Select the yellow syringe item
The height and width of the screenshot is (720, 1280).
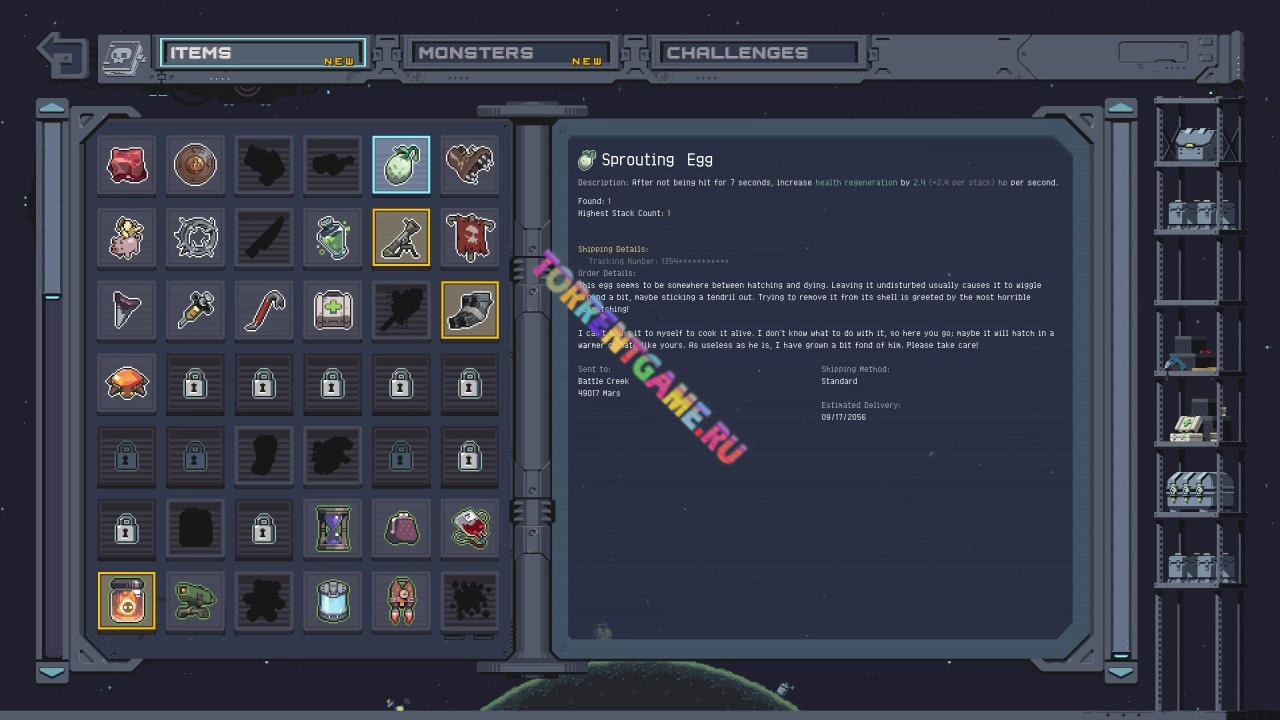click(195, 310)
